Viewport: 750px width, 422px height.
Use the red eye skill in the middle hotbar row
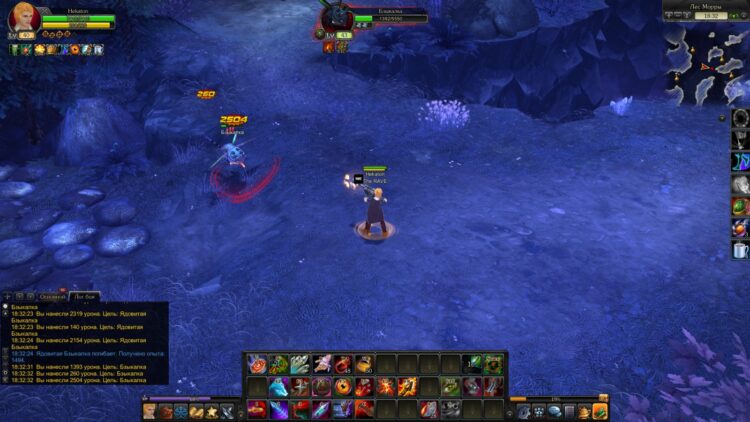[342, 386]
